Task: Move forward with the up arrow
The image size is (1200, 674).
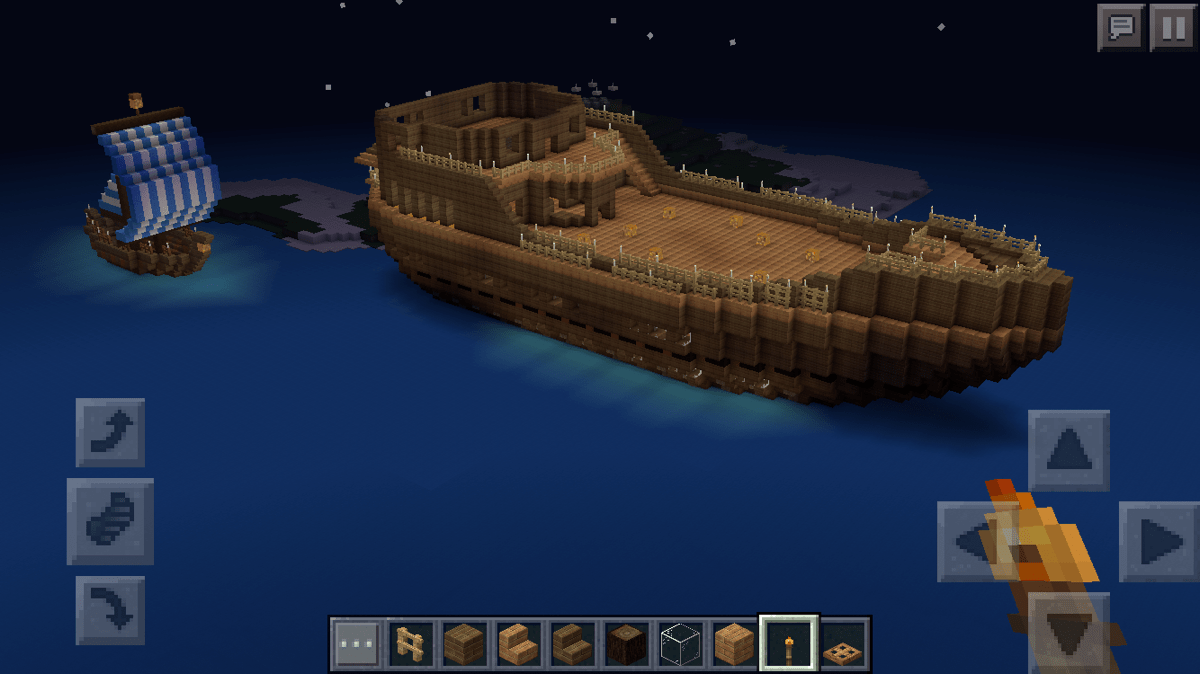Action: coord(1068,451)
